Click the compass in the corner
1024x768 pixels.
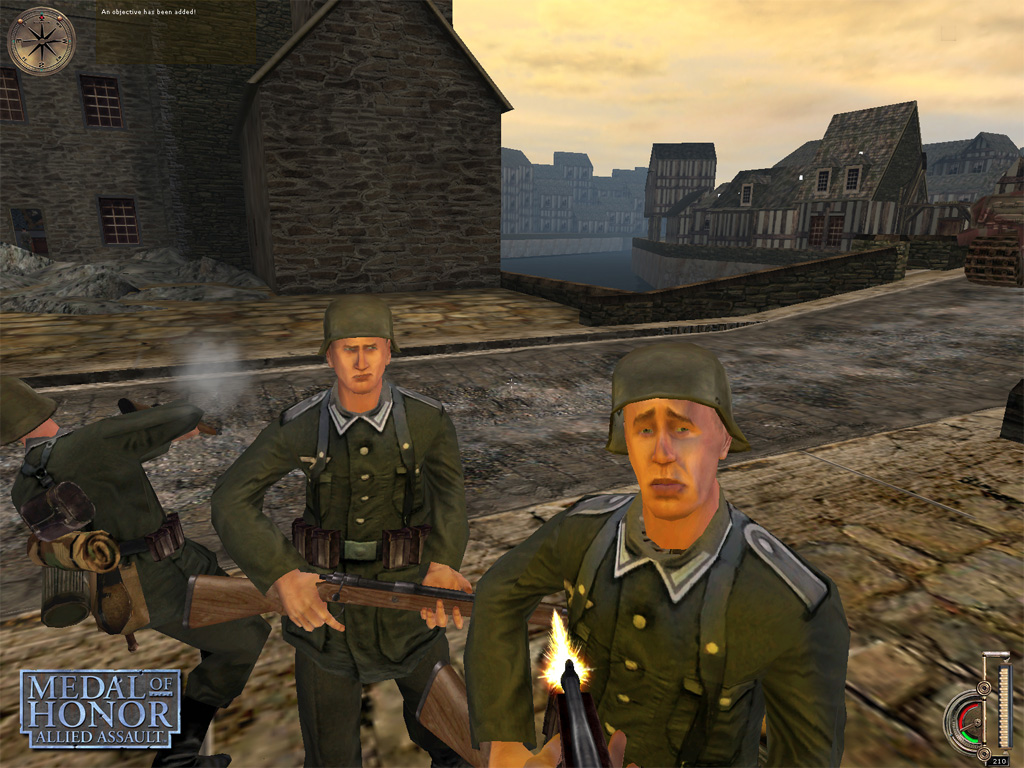pos(41,41)
